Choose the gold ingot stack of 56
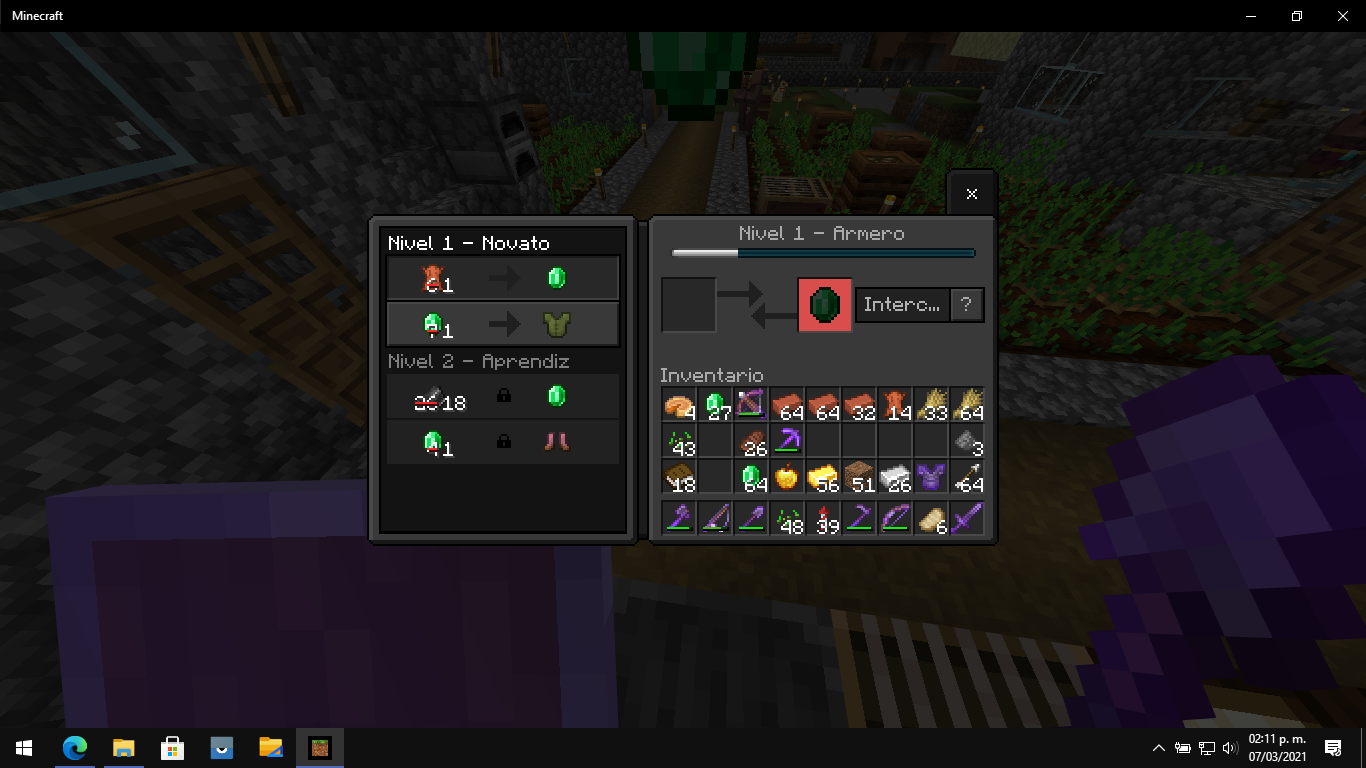 [x=823, y=477]
